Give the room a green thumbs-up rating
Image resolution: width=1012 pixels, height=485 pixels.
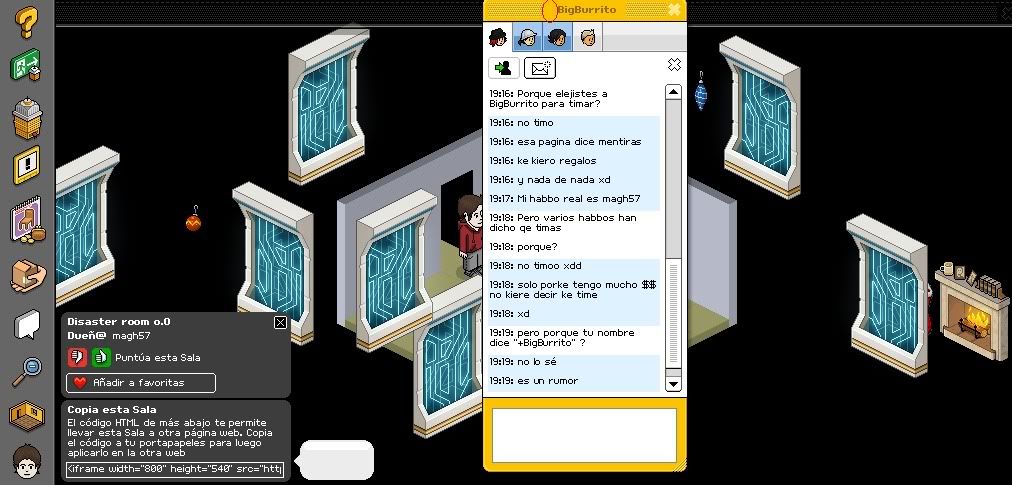click(x=101, y=357)
